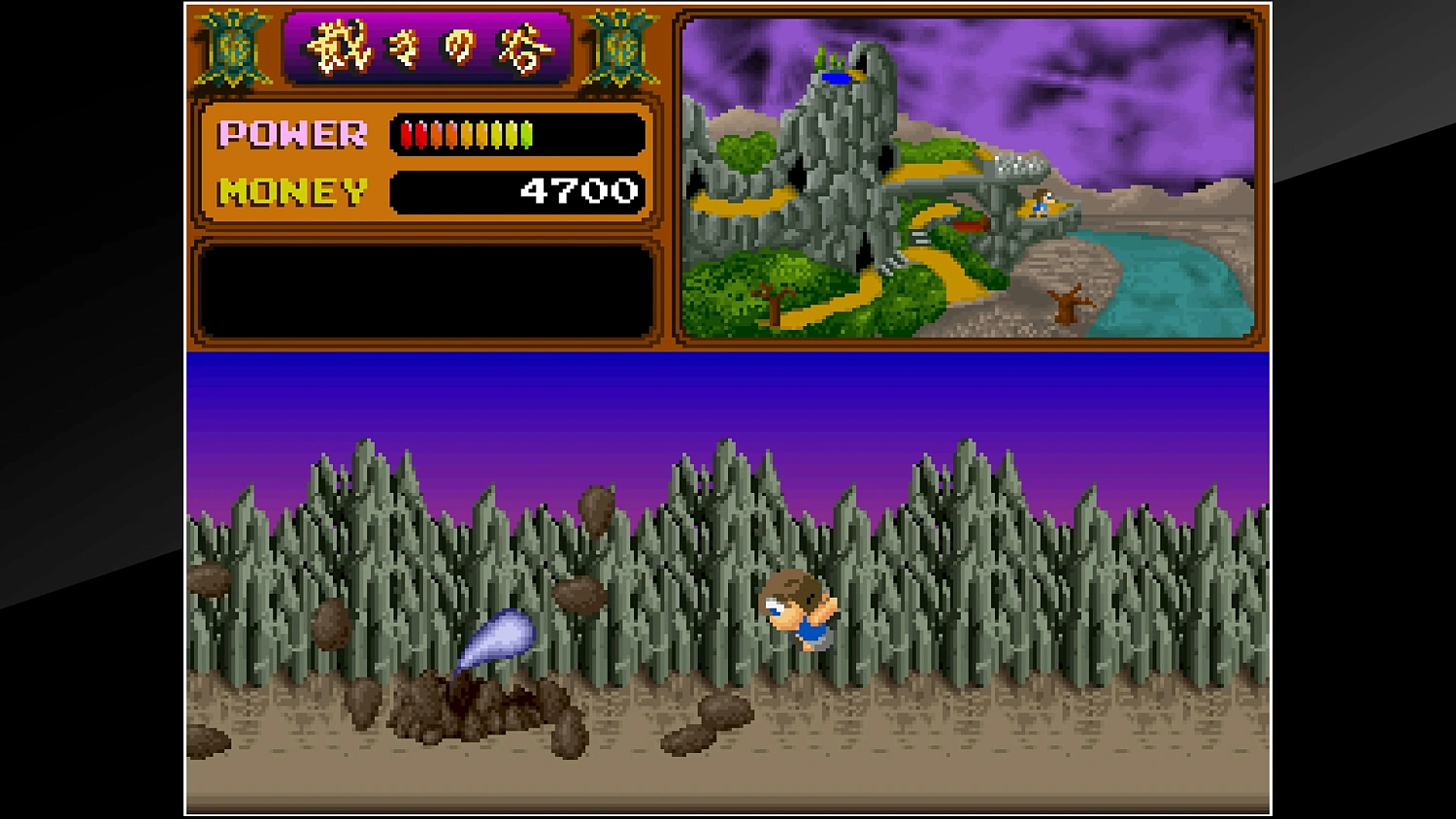Select the POWER label in the status panel
Screen dimensions: 1456x819
point(290,133)
